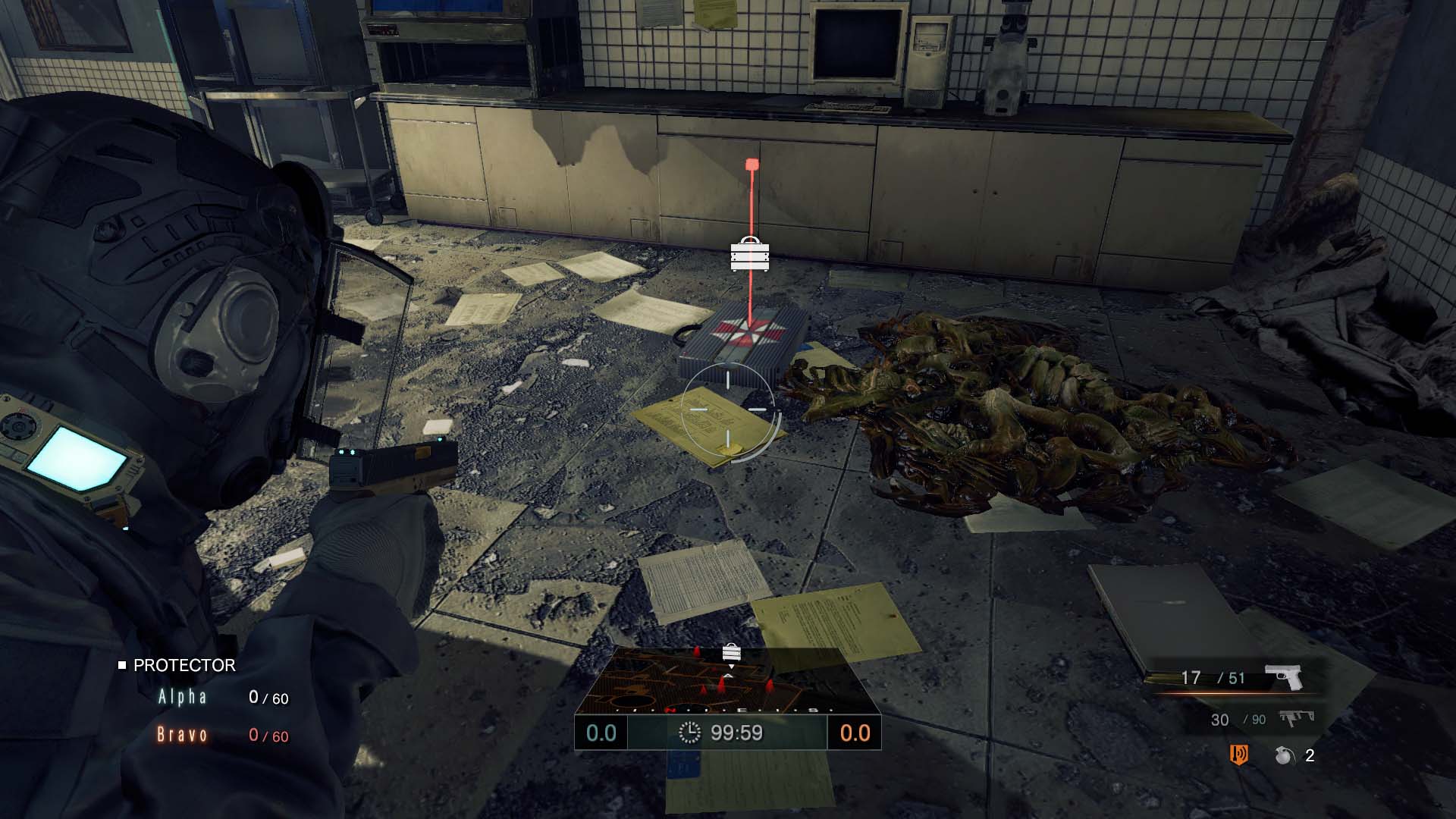
Task: Click the briefcase icon on the minimap
Action: [731, 652]
